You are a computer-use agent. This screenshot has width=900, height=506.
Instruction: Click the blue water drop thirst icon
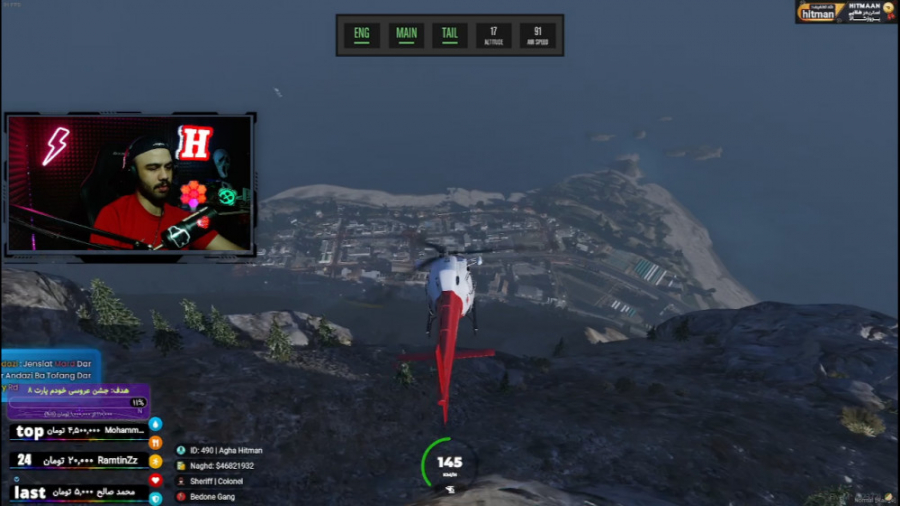click(x=155, y=423)
